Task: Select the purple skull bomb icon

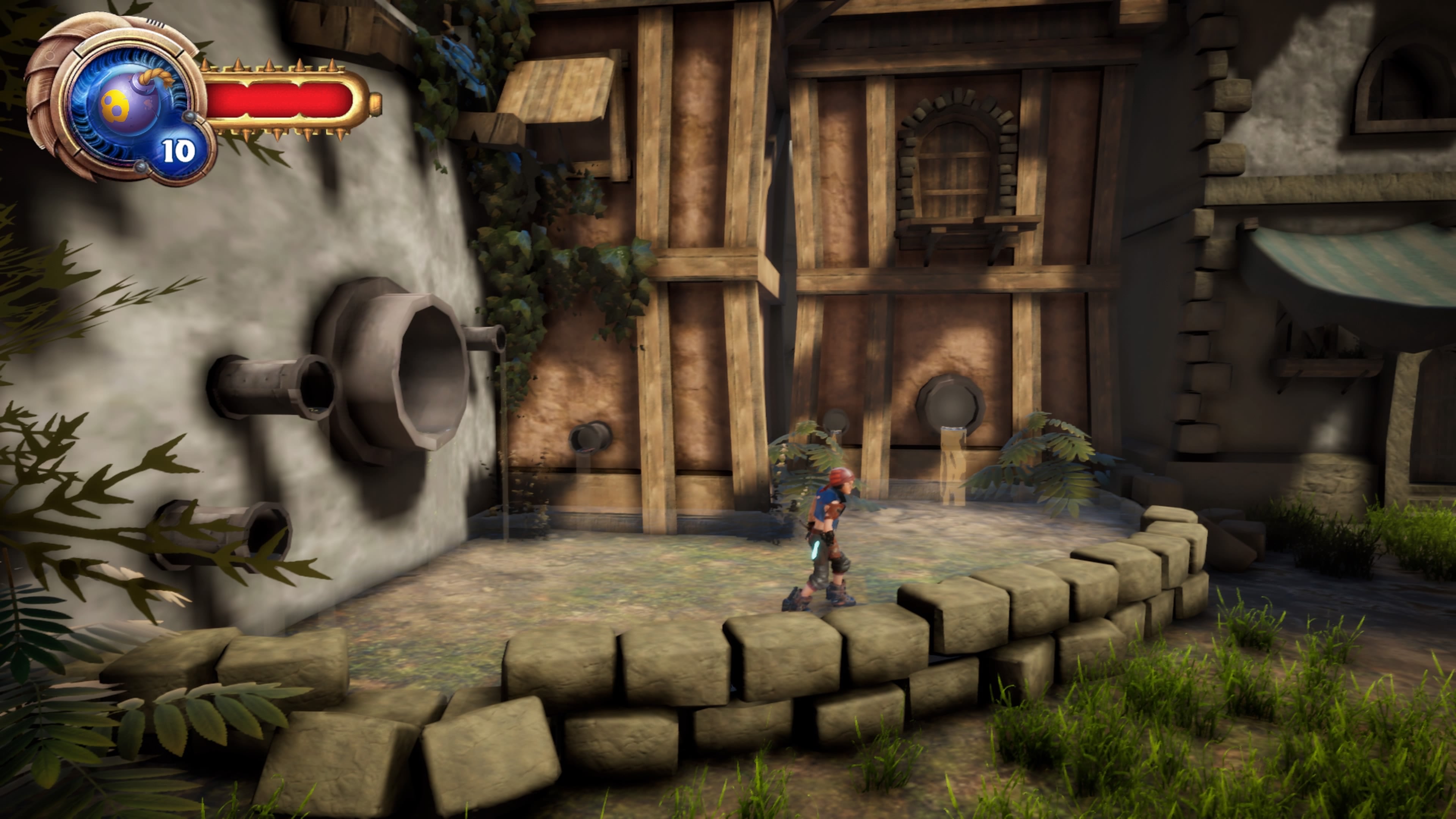Action: [x=127, y=105]
